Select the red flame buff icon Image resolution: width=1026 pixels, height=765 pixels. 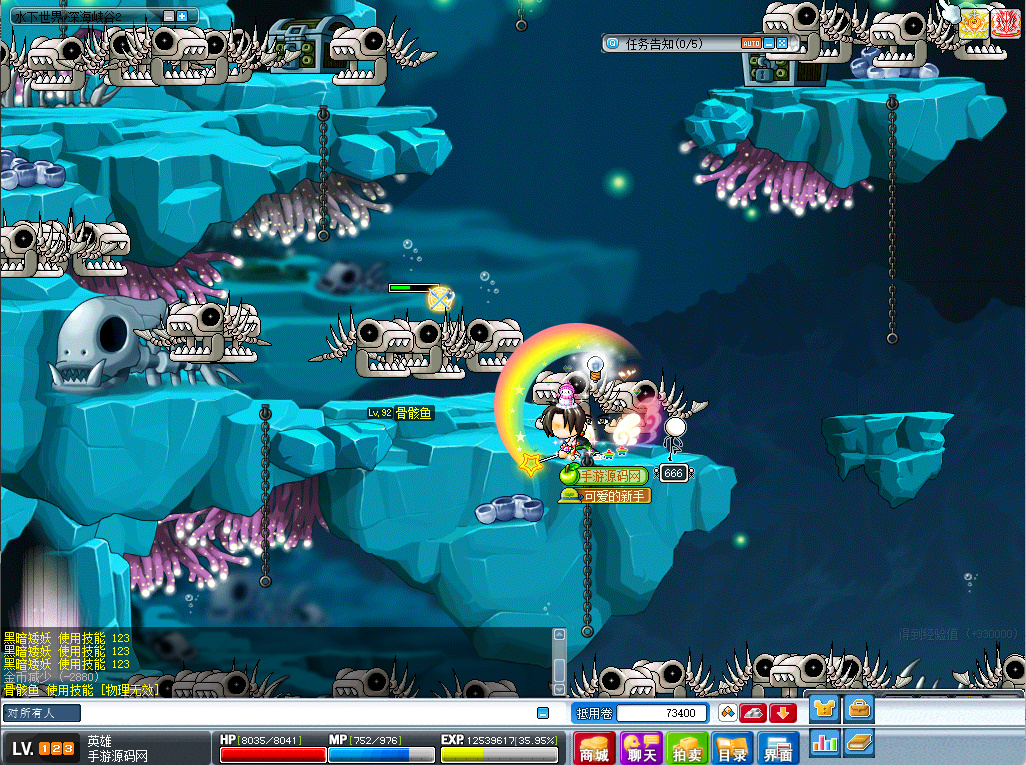pyautogui.click(x=1005, y=23)
